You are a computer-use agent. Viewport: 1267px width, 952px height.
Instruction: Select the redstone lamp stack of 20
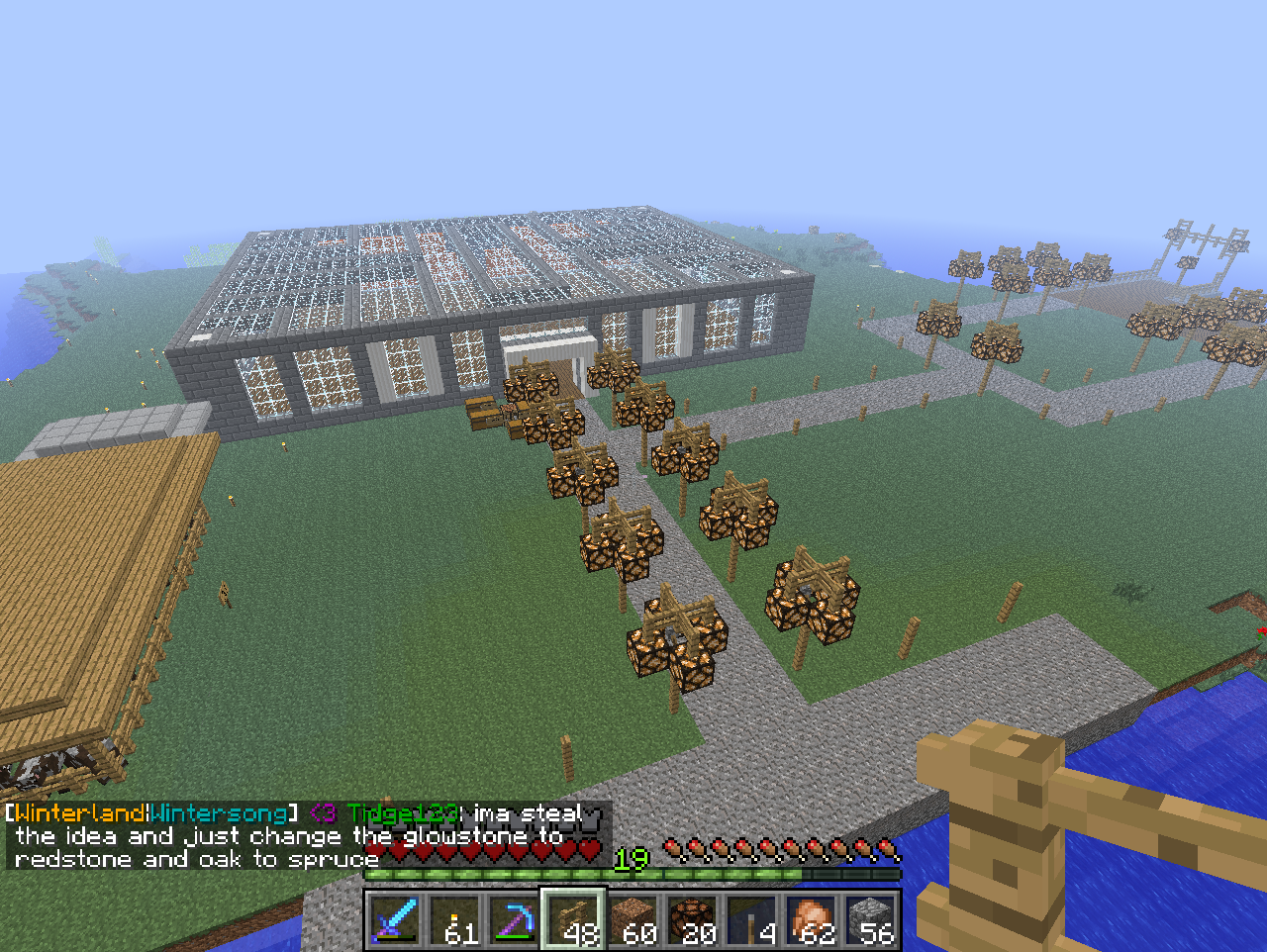point(692,920)
